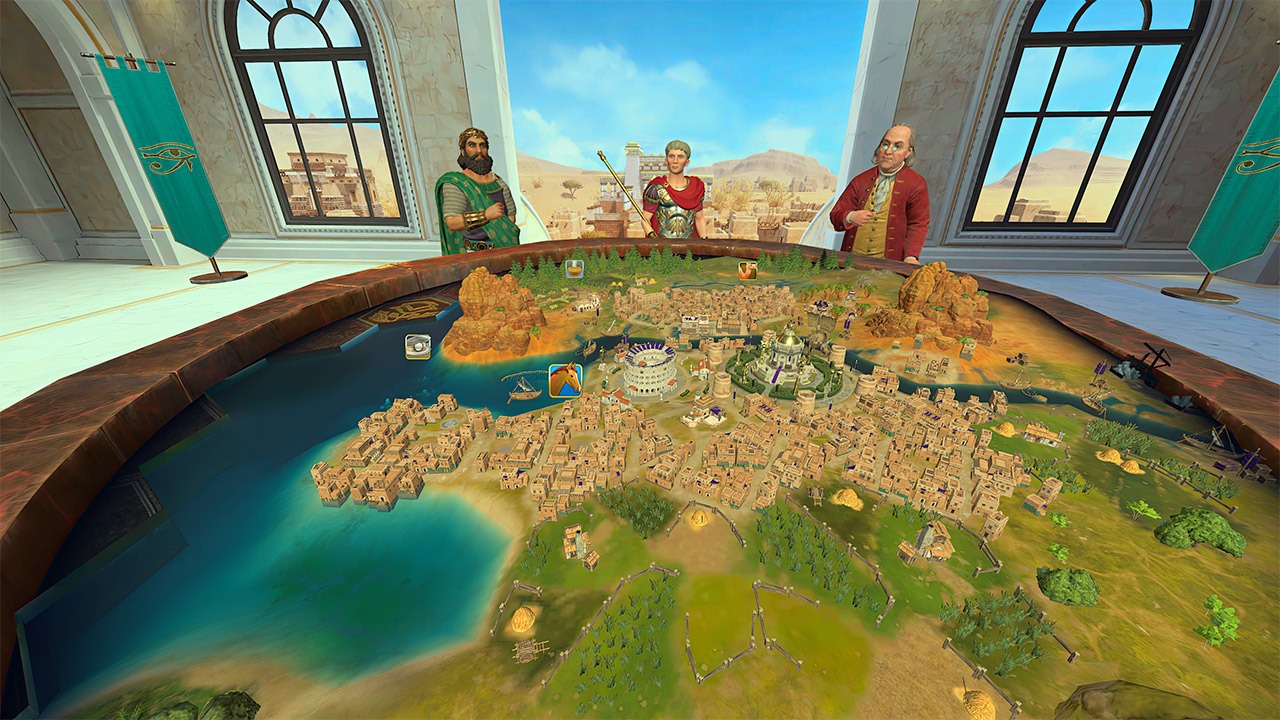1280x720 pixels.
Task: Select the incense bowl resource icon
Action: 574,268
